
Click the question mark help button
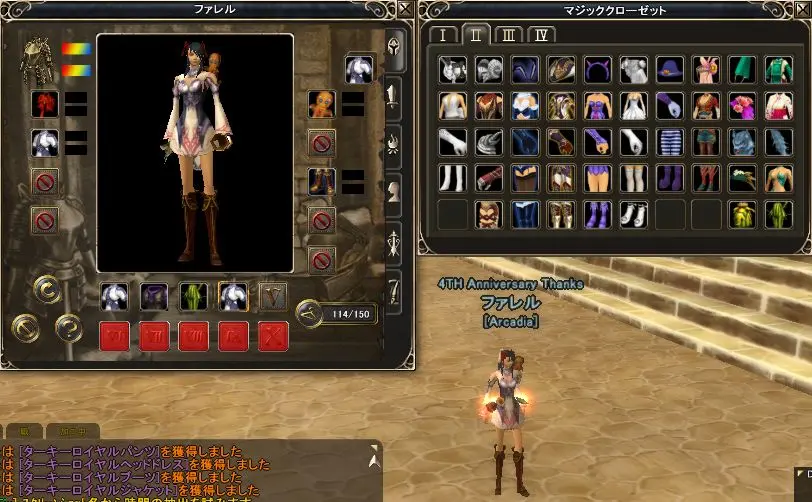tap(68, 326)
